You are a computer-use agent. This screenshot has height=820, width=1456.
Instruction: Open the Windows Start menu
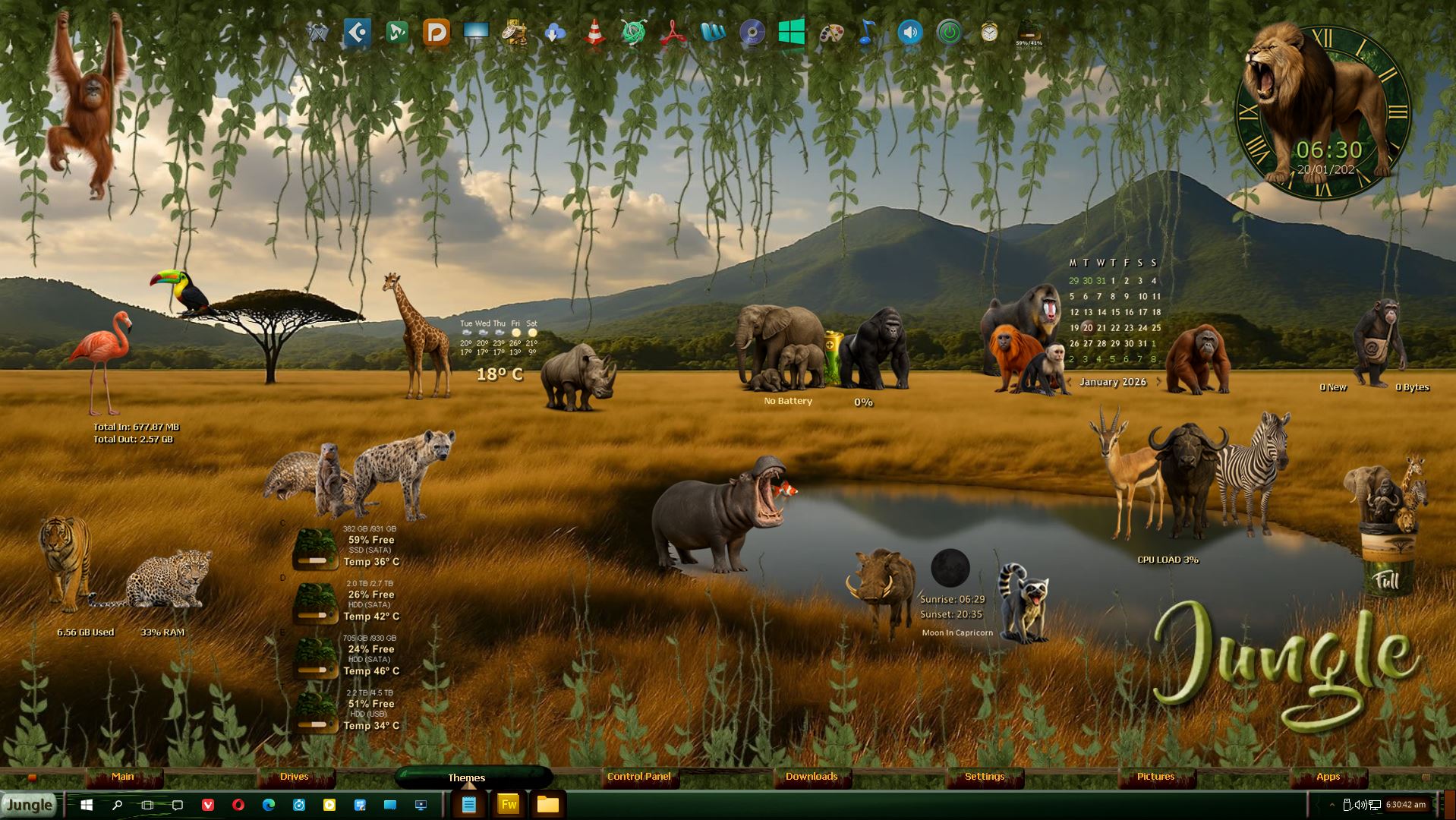[x=87, y=805]
